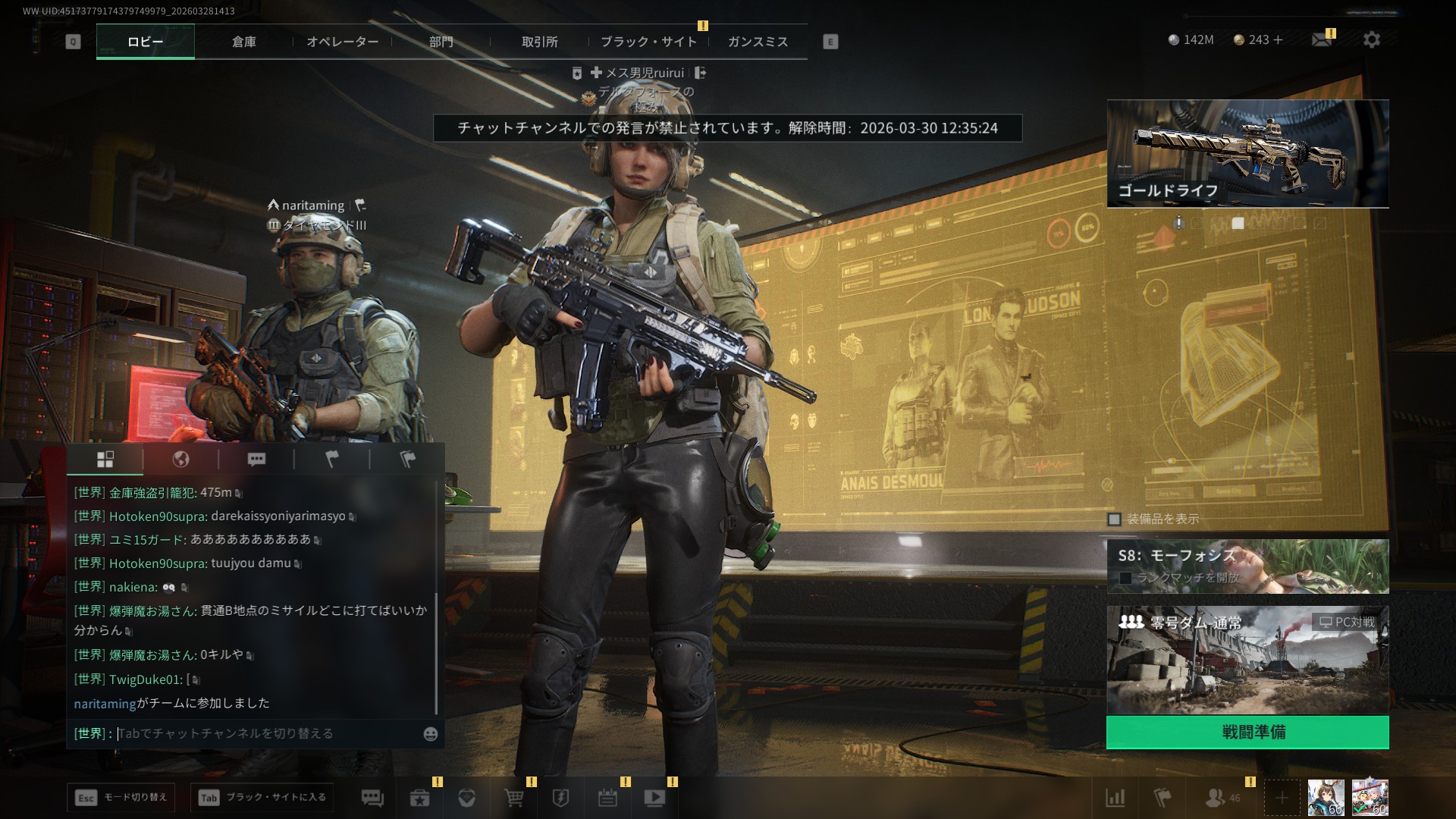Open the shopping cart store icon
Image resolution: width=1456 pixels, height=819 pixels.
[x=513, y=798]
